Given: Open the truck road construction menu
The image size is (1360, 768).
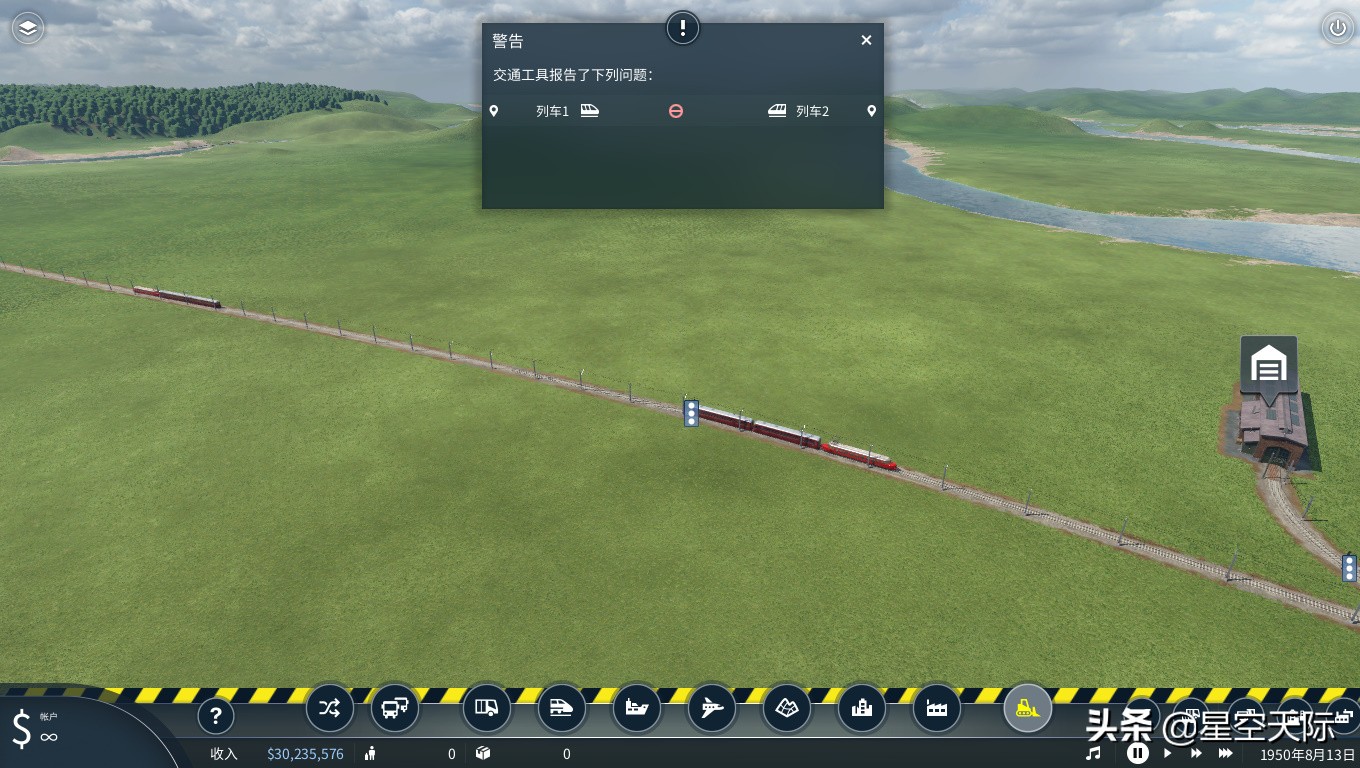Looking at the screenshot, I should click(487, 709).
